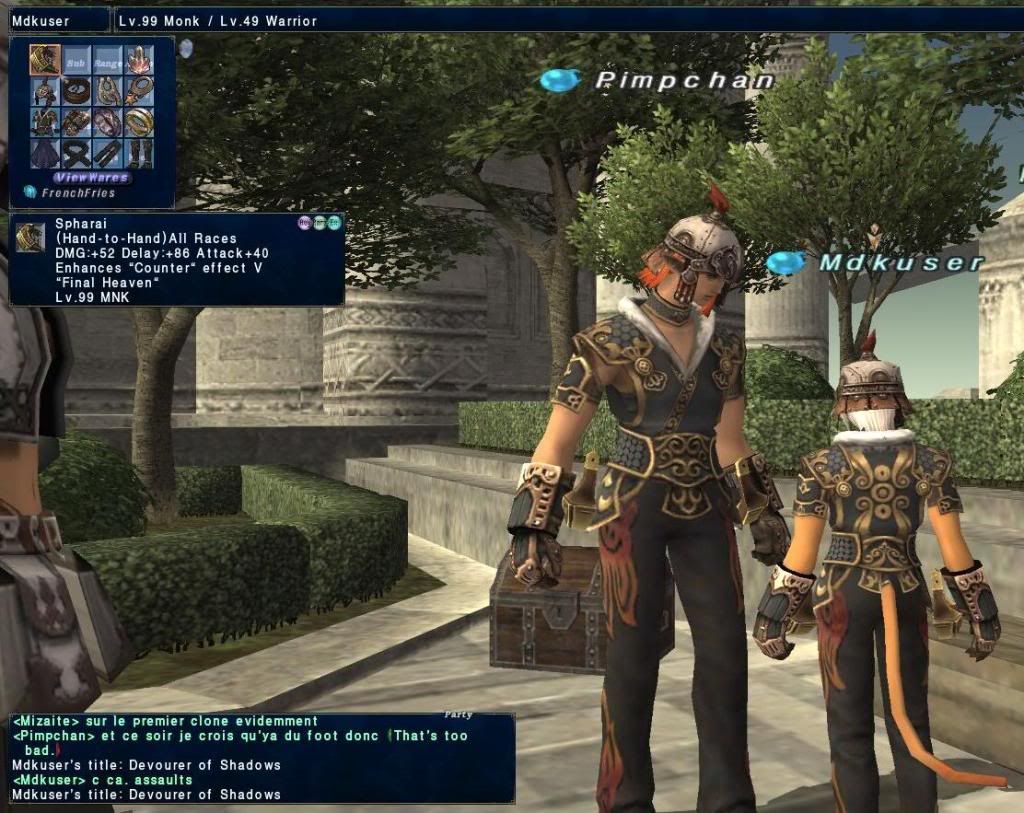The width and height of the screenshot is (1024, 813).
Task: Select the dark trousers legs slot
Action: coord(107,152)
